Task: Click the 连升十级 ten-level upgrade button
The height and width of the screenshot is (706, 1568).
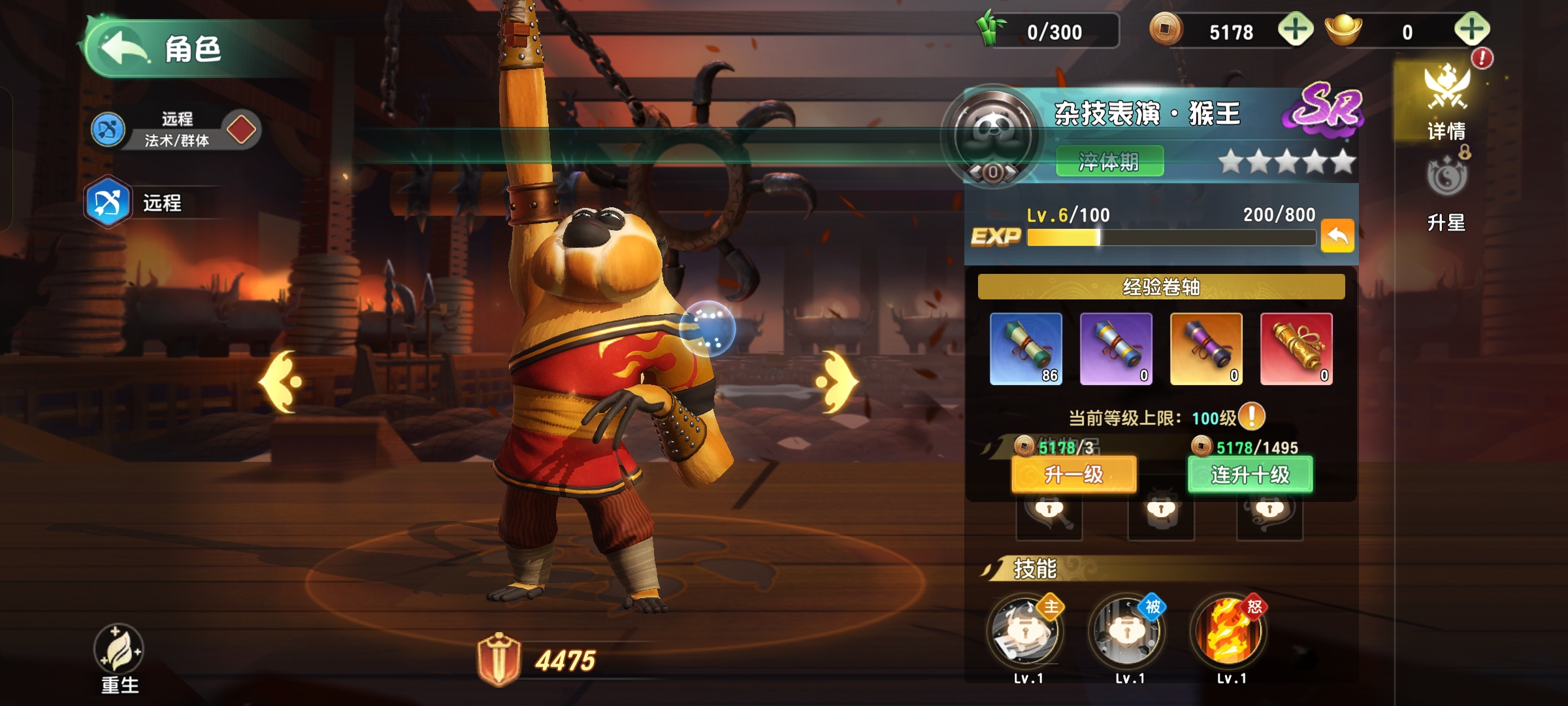Action: point(1250,474)
